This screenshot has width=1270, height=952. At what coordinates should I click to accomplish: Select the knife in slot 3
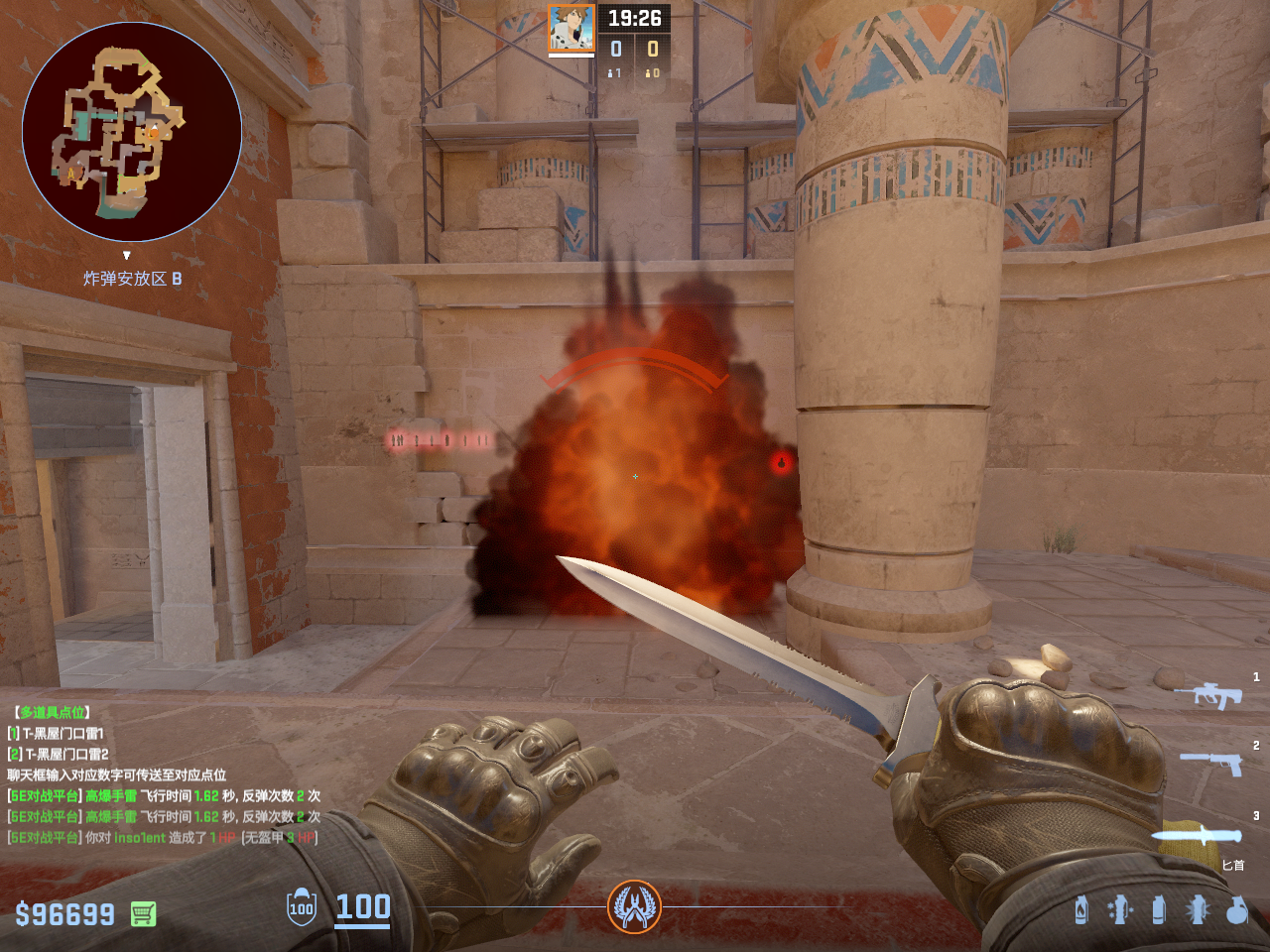pos(1197,835)
